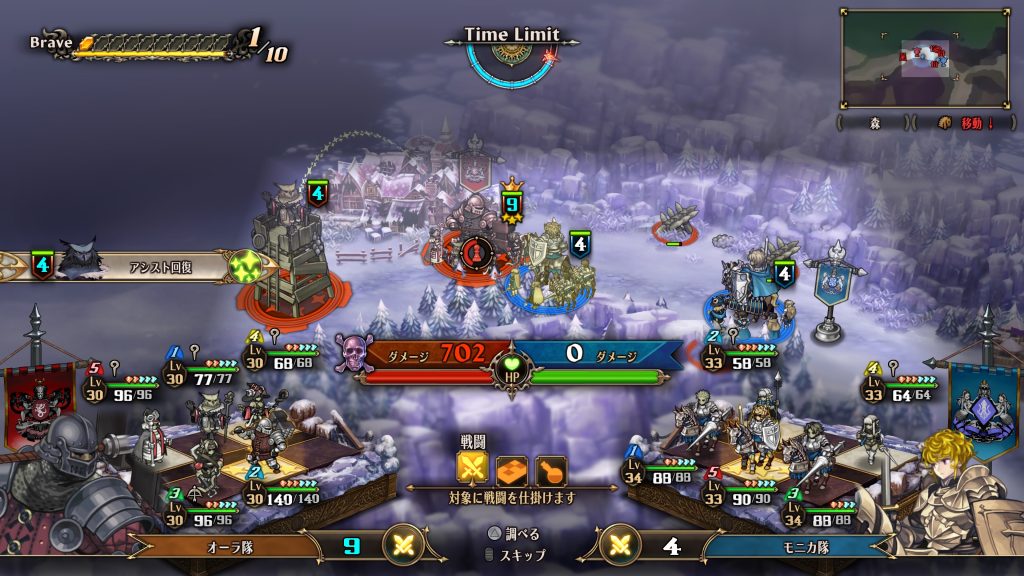
Task: Choose the orange checkered tile command
Action: [x=512, y=470]
